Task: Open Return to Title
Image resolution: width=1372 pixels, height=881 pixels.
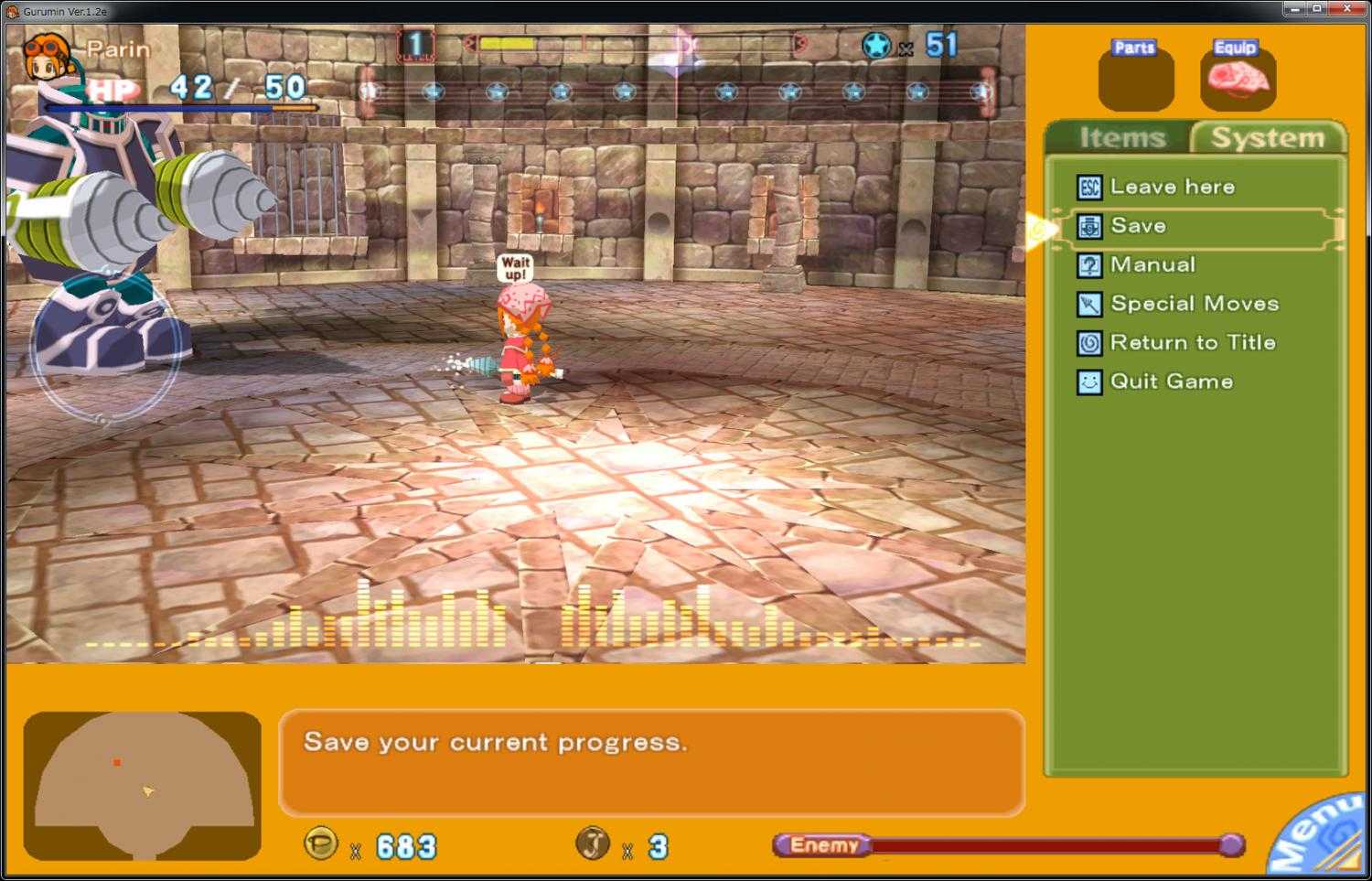Action: [1192, 342]
